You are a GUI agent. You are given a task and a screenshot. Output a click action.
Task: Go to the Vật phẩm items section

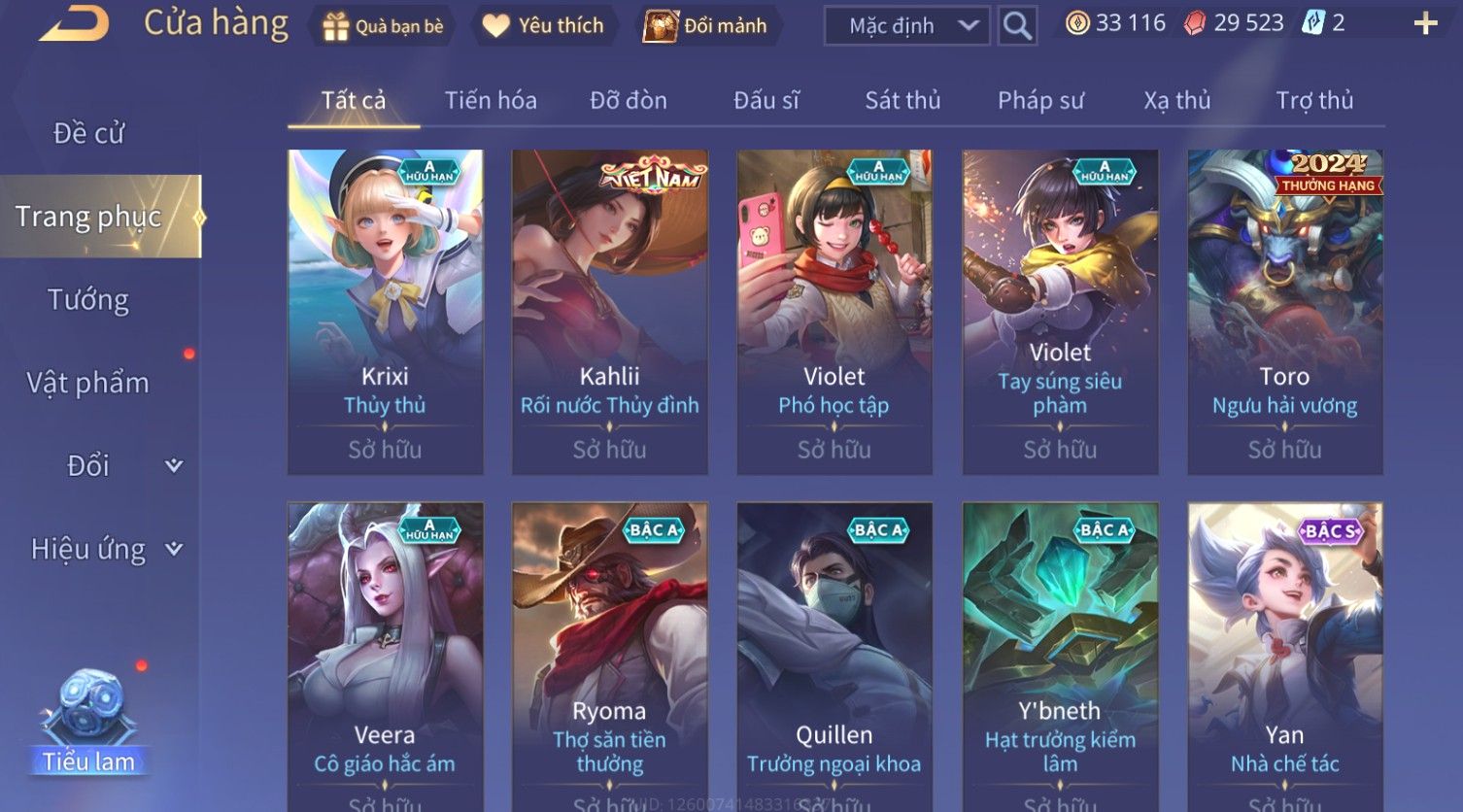point(88,383)
